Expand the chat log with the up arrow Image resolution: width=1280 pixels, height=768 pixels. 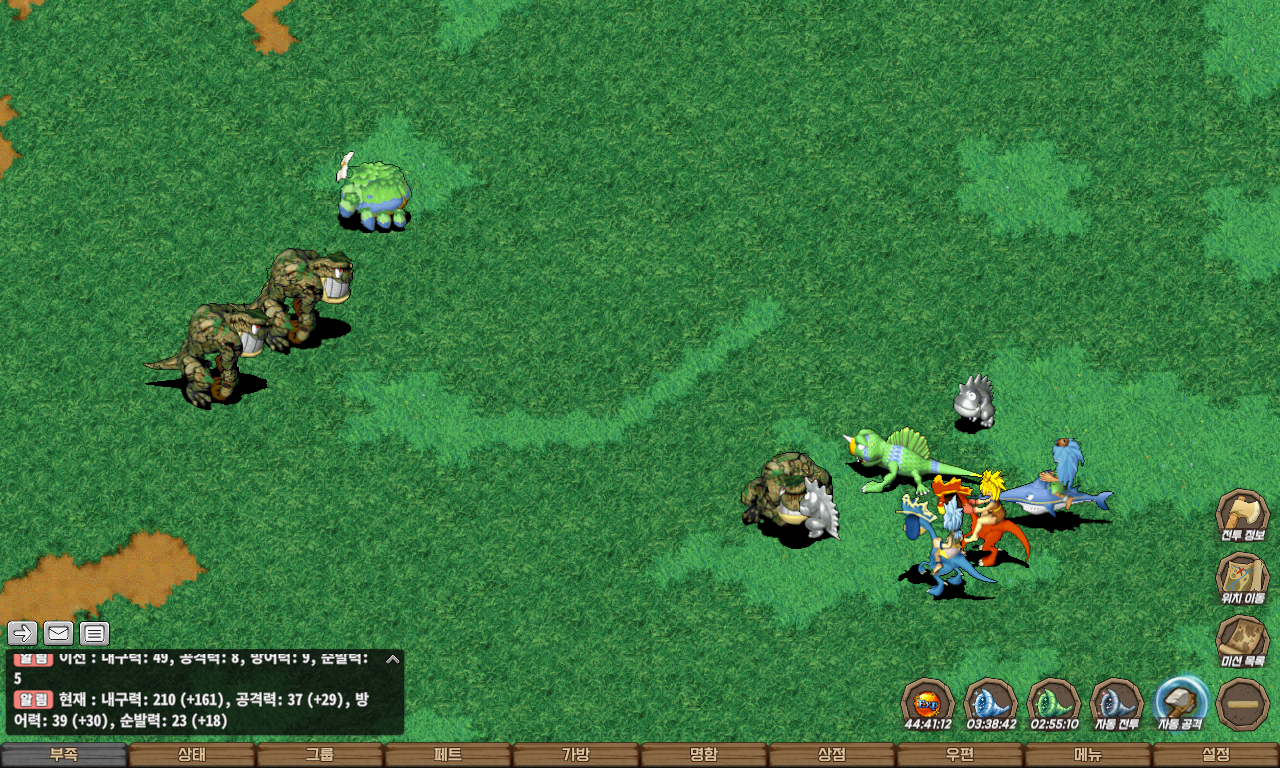[393, 659]
